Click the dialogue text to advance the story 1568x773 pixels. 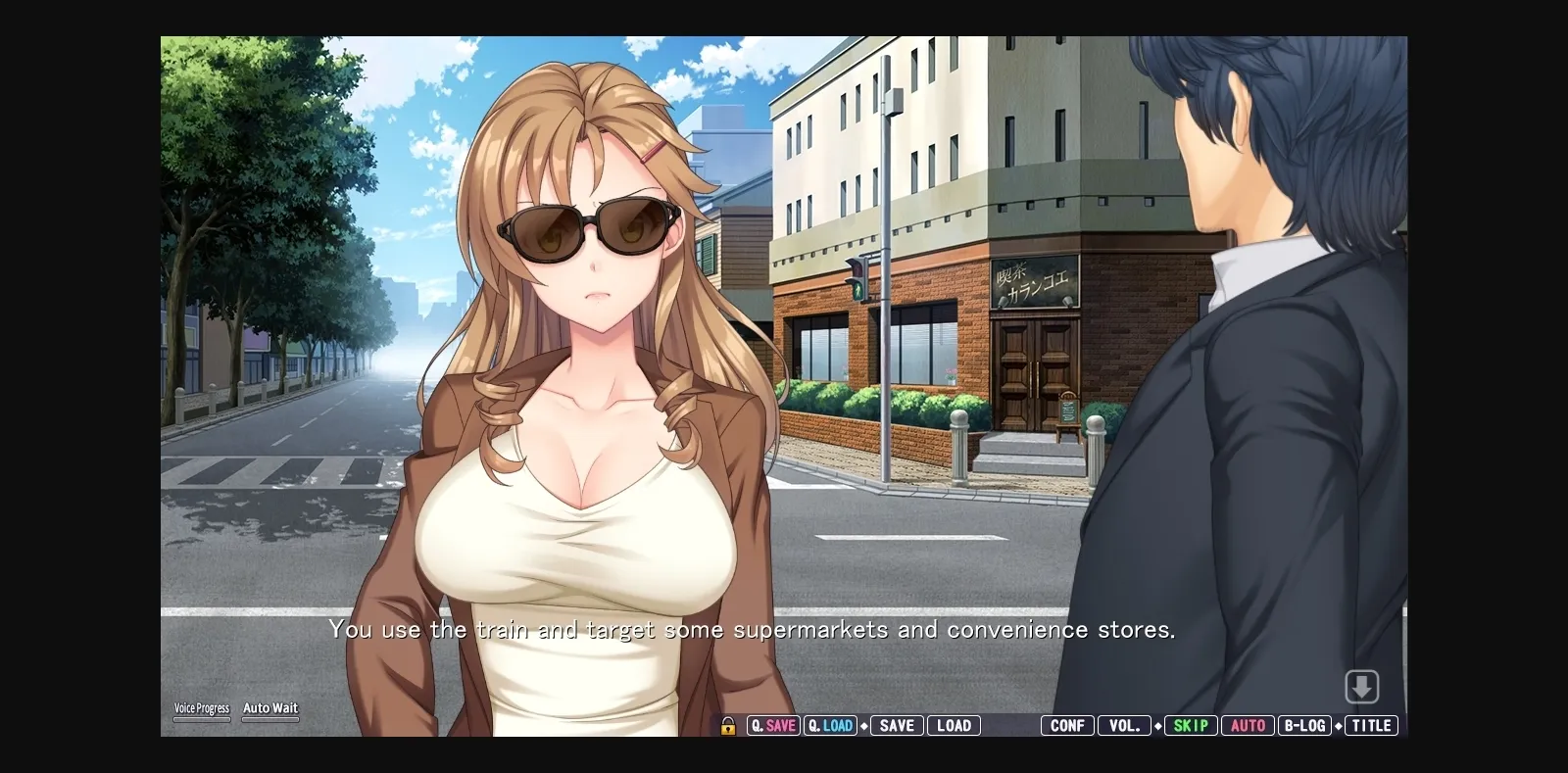(x=753, y=630)
